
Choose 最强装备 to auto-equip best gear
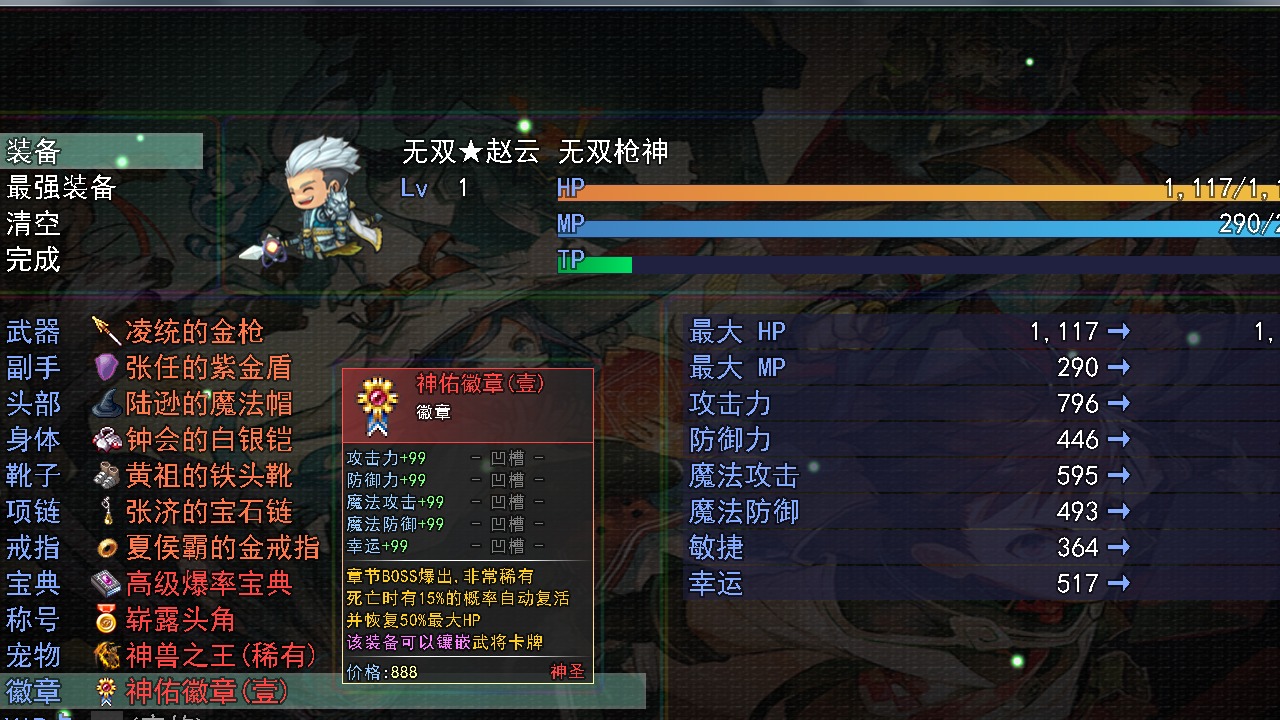(60, 187)
